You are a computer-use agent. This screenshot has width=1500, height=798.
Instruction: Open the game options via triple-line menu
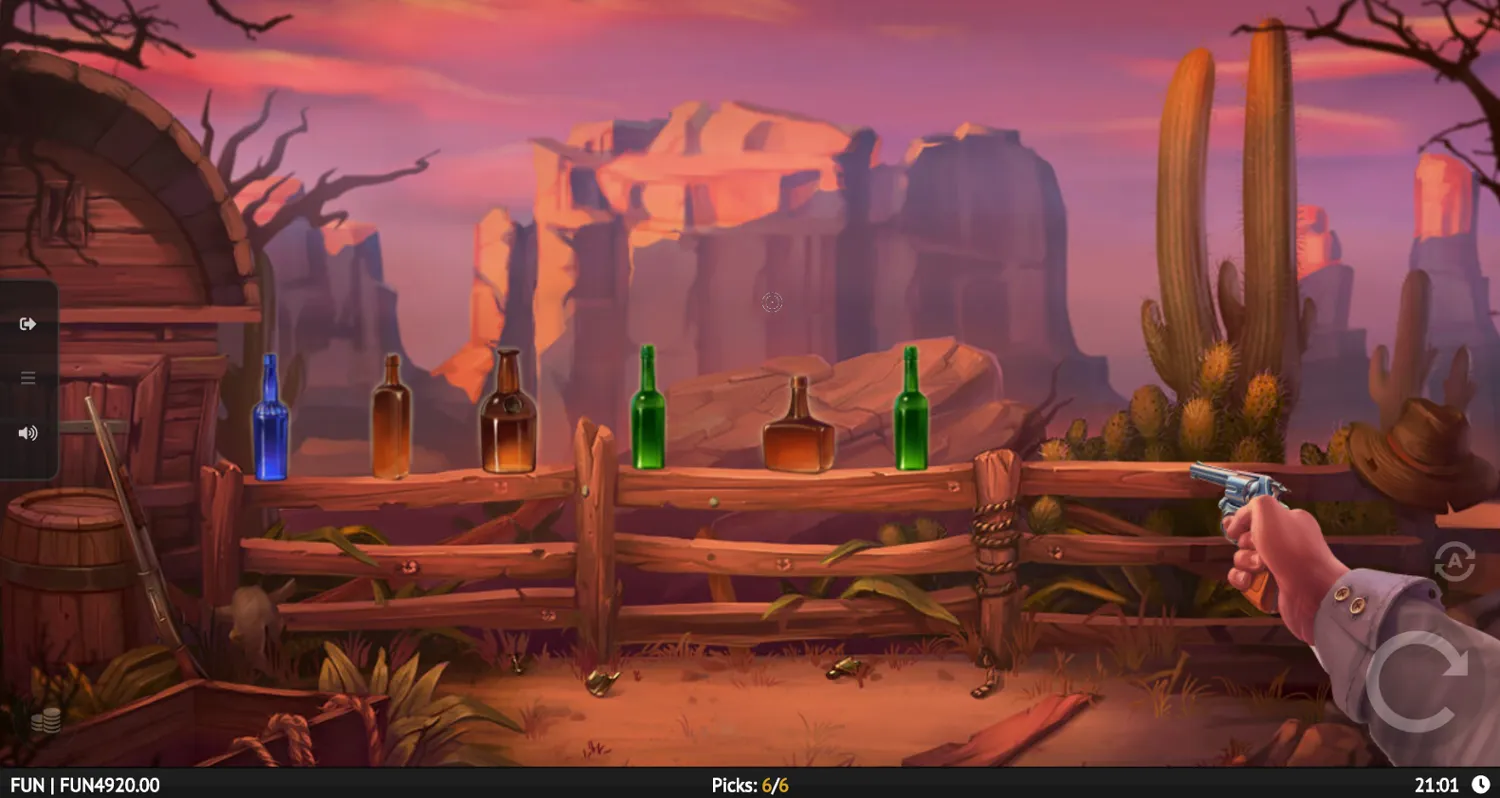[x=27, y=377]
